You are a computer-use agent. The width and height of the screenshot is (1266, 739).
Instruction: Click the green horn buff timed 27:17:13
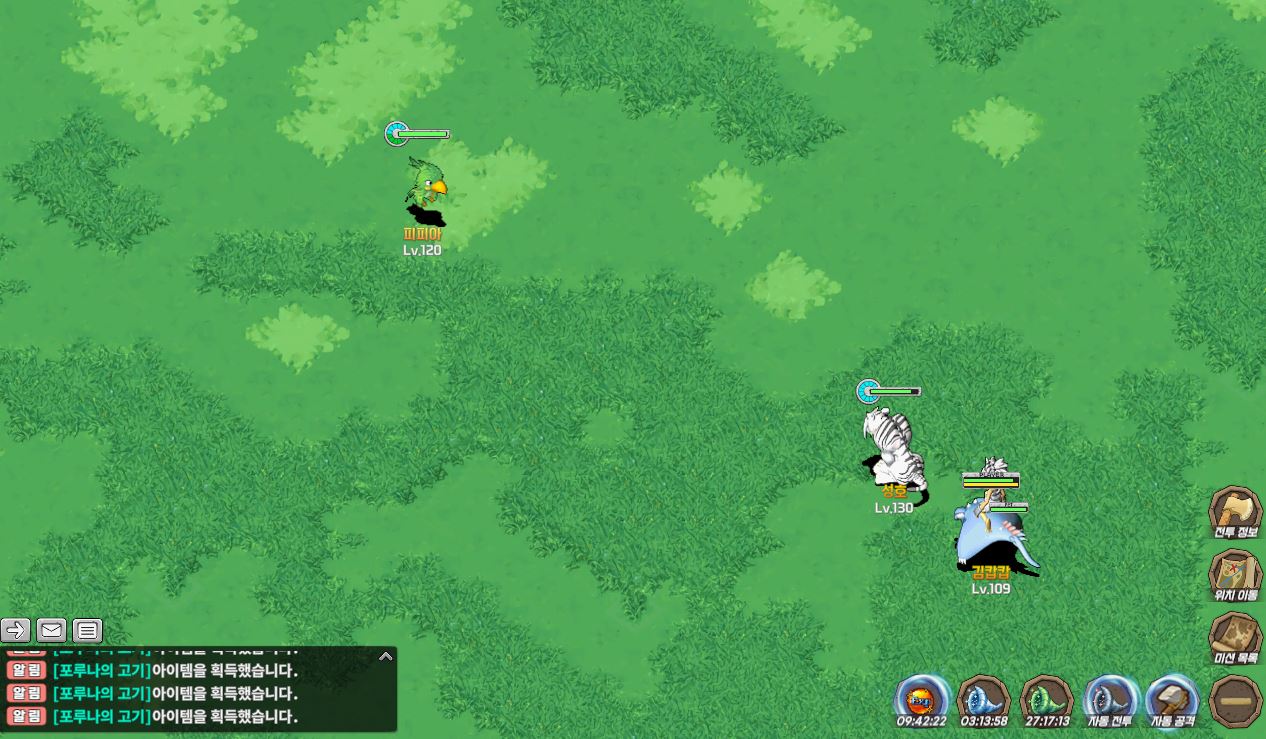[x=1047, y=699]
